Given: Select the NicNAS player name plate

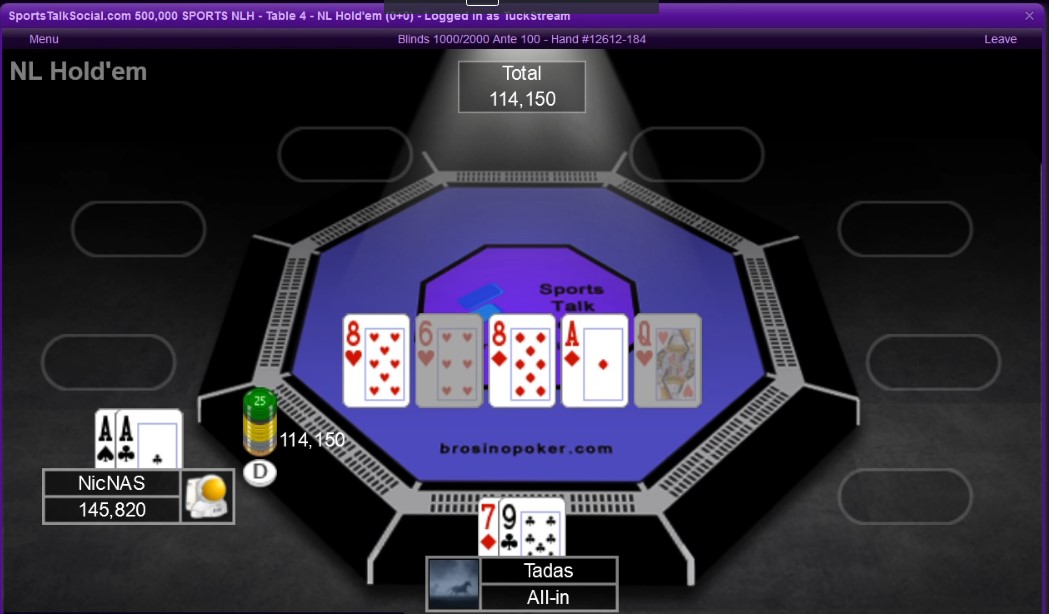Looking at the screenshot, I should (111, 483).
